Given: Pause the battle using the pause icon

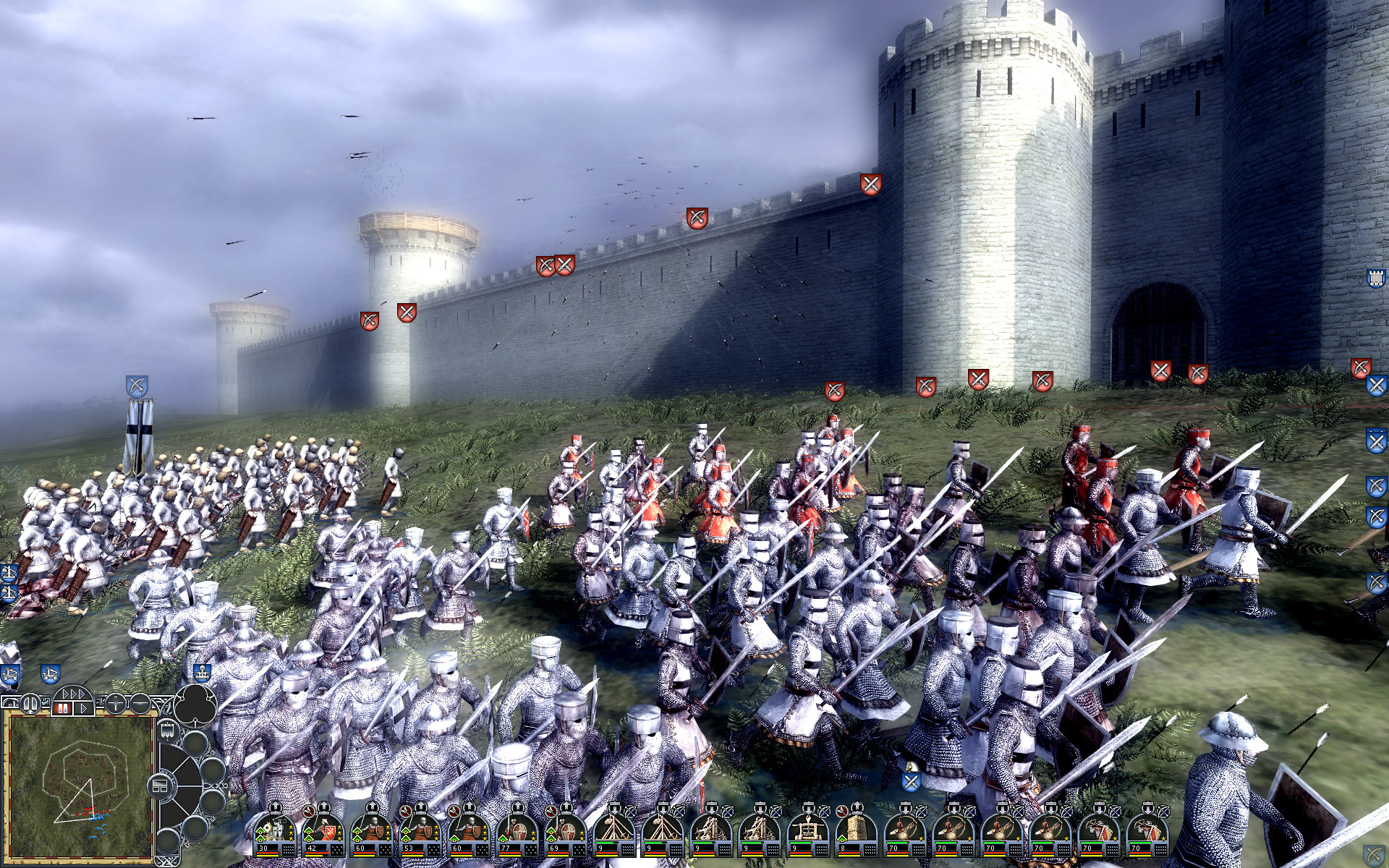Looking at the screenshot, I should point(64,707).
